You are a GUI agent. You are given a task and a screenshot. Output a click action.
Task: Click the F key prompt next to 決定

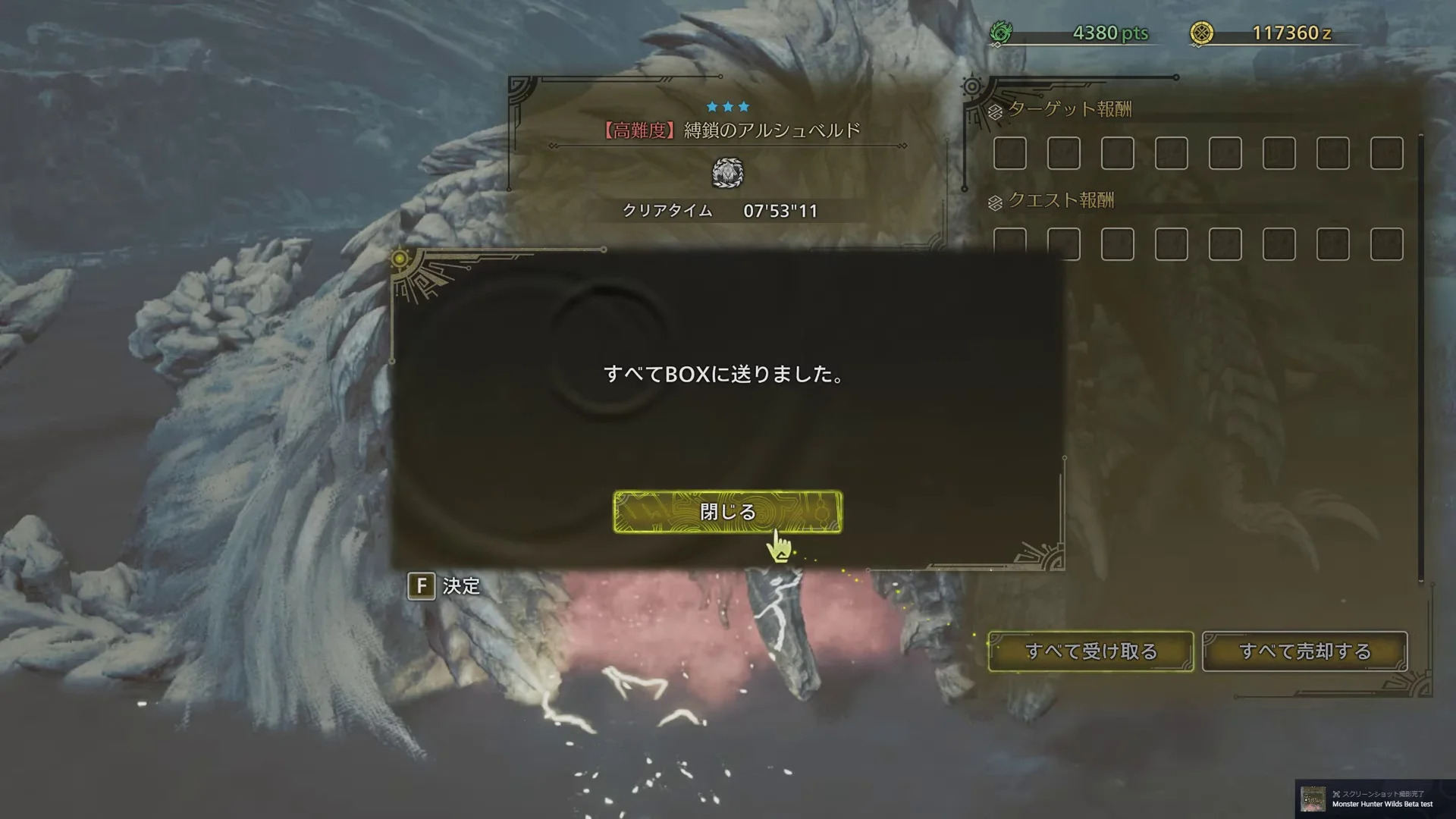(422, 587)
